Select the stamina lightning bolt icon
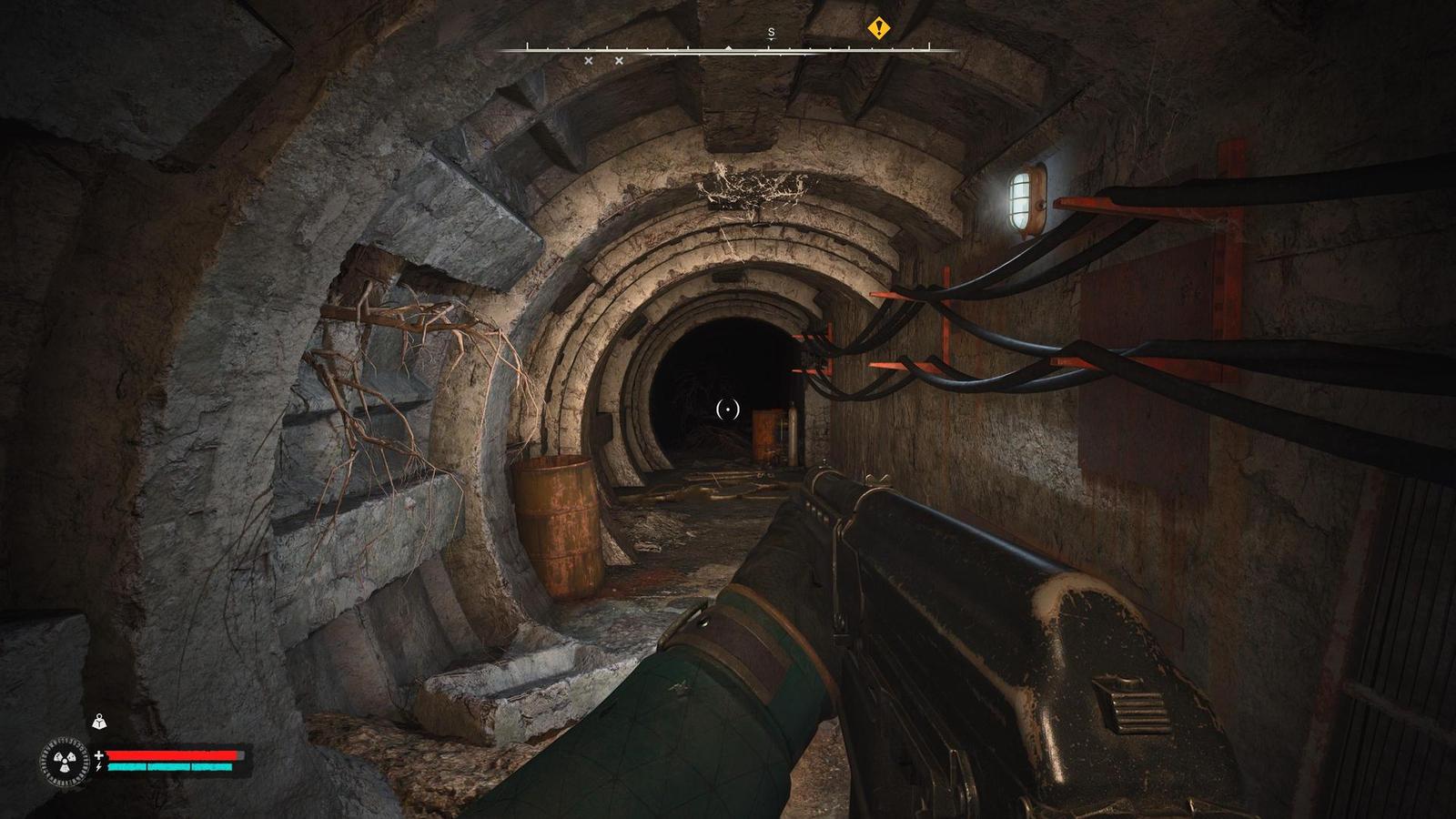This screenshot has width=1456, height=819. [x=98, y=767]
